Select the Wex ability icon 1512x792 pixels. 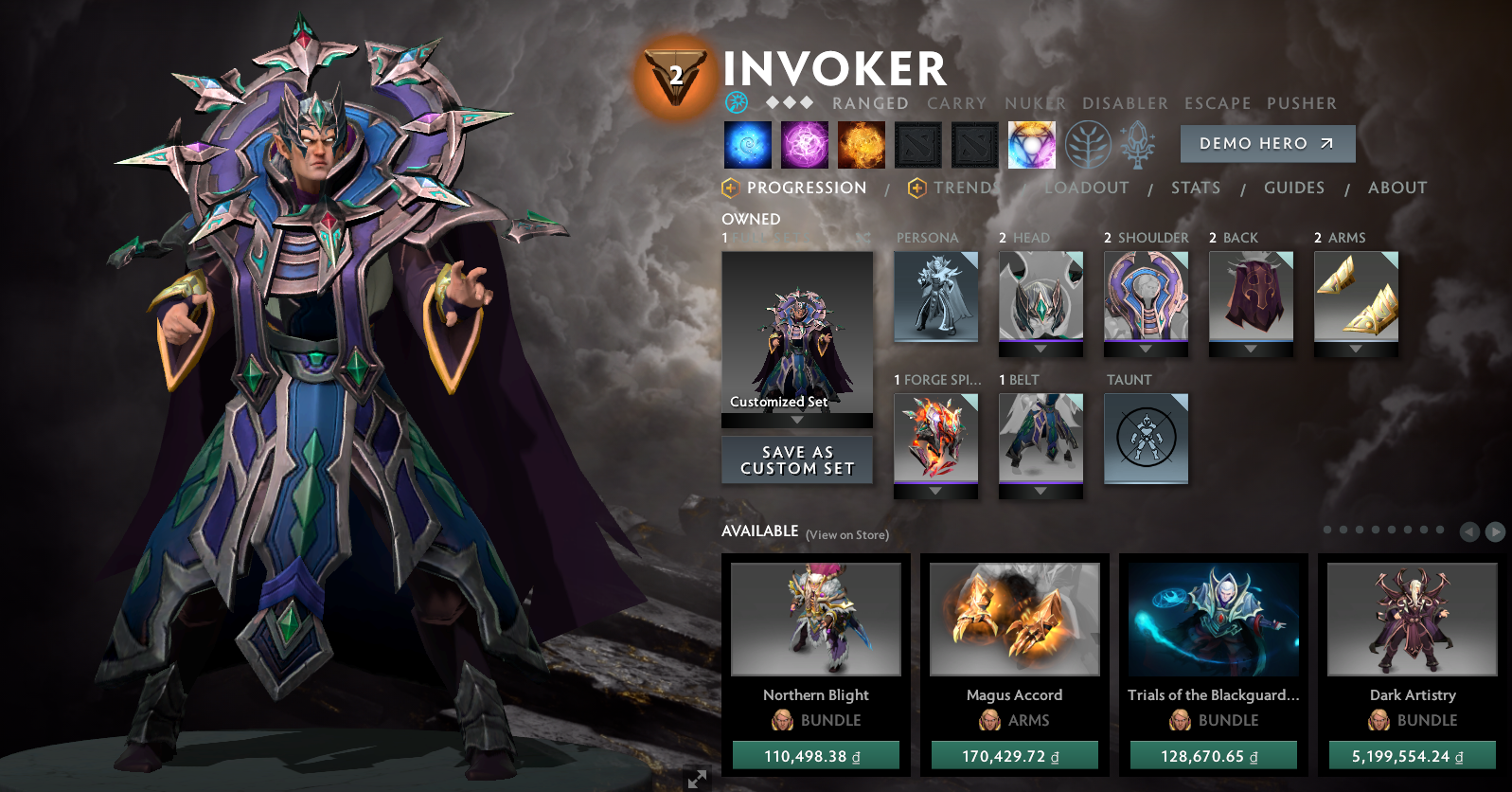[805, 144]
